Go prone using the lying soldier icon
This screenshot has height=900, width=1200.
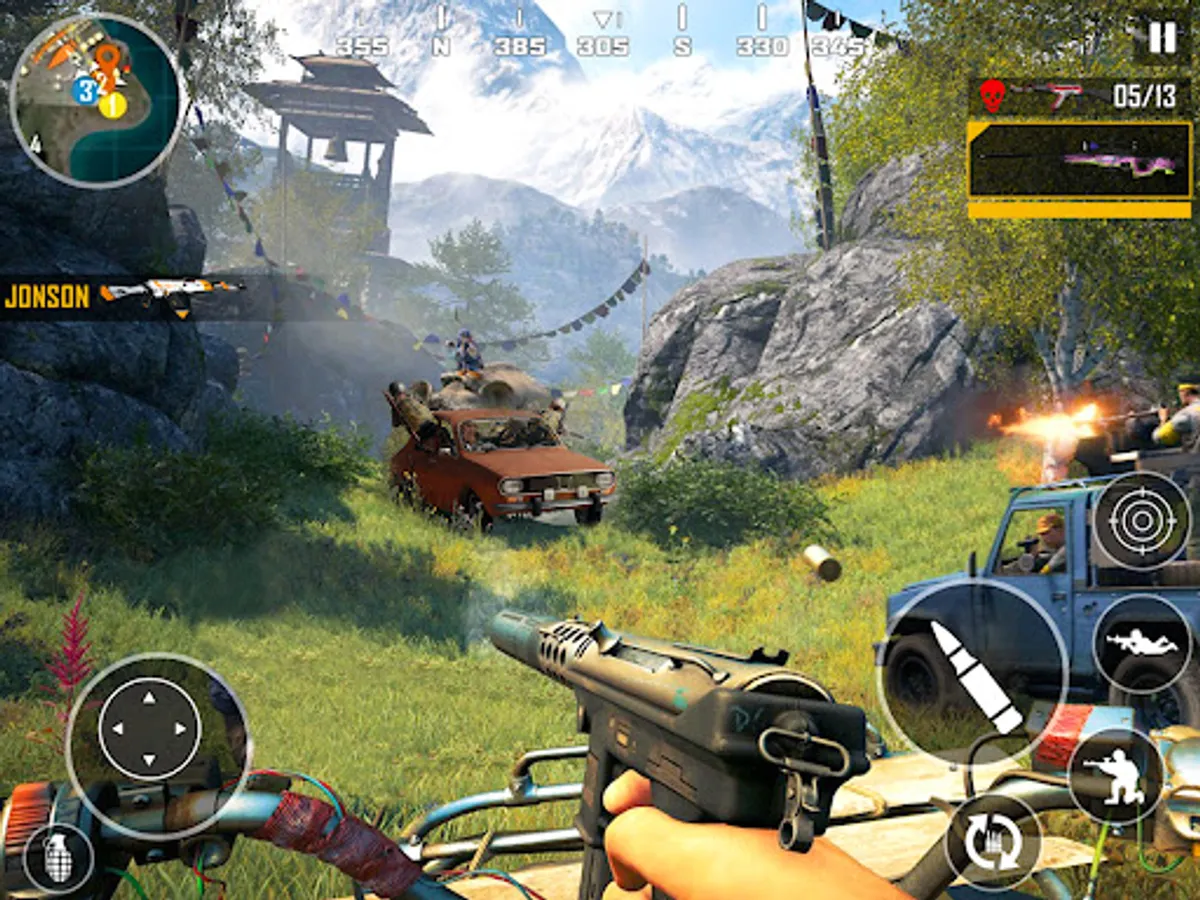click(1141, 644)
